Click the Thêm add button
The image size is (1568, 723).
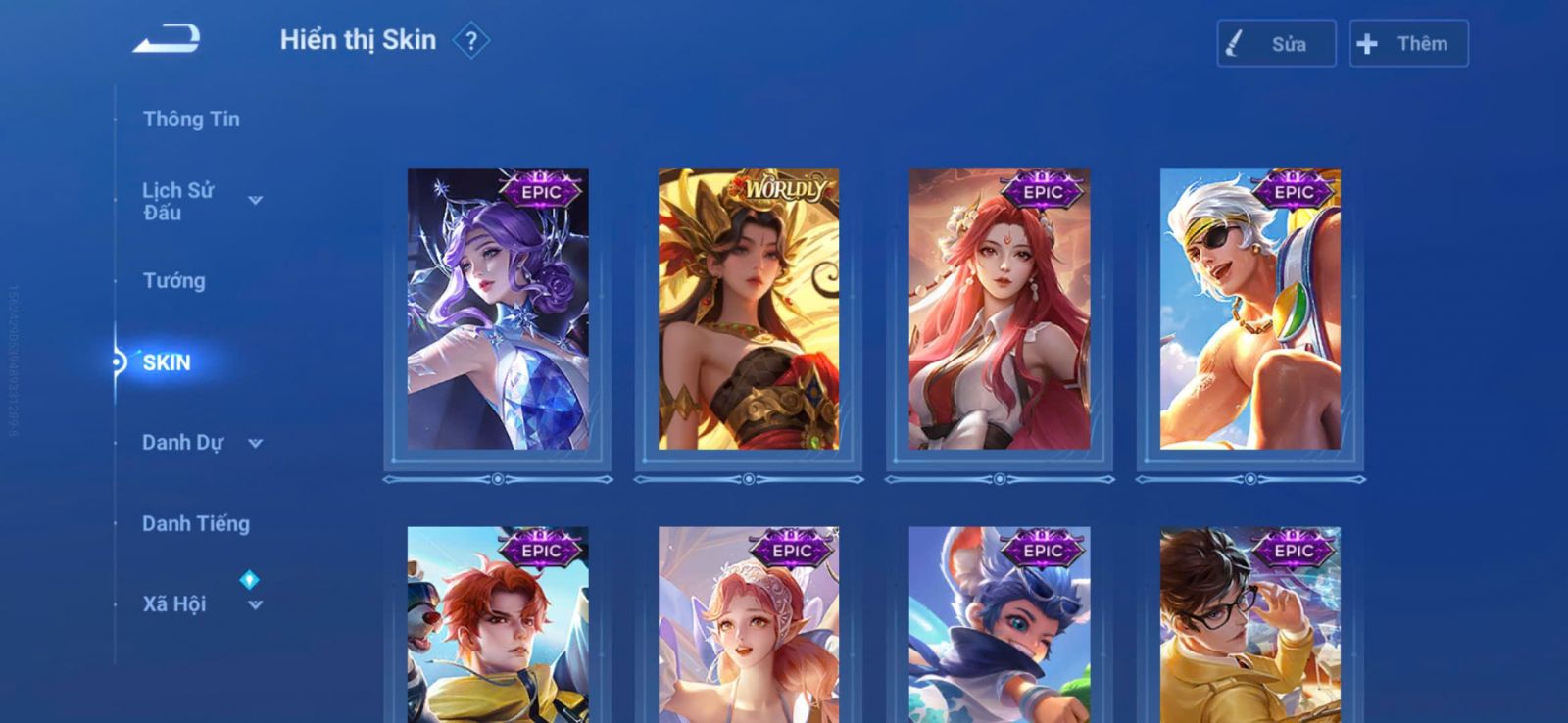tap(1408, 44)
